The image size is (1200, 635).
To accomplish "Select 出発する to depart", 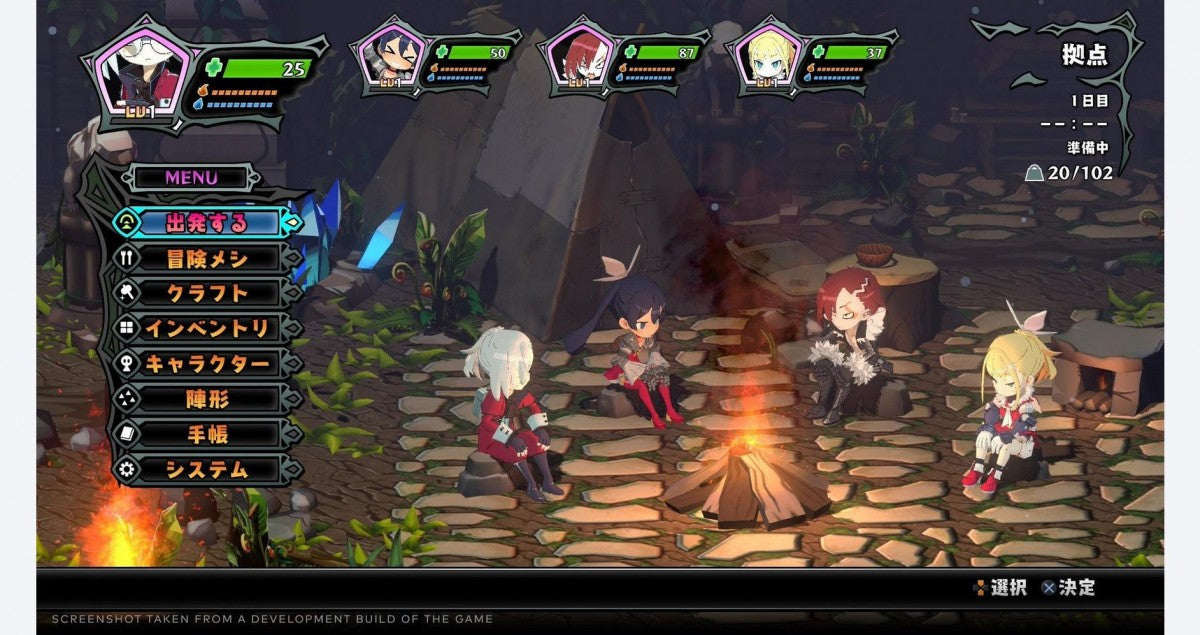I will (207, 222).
